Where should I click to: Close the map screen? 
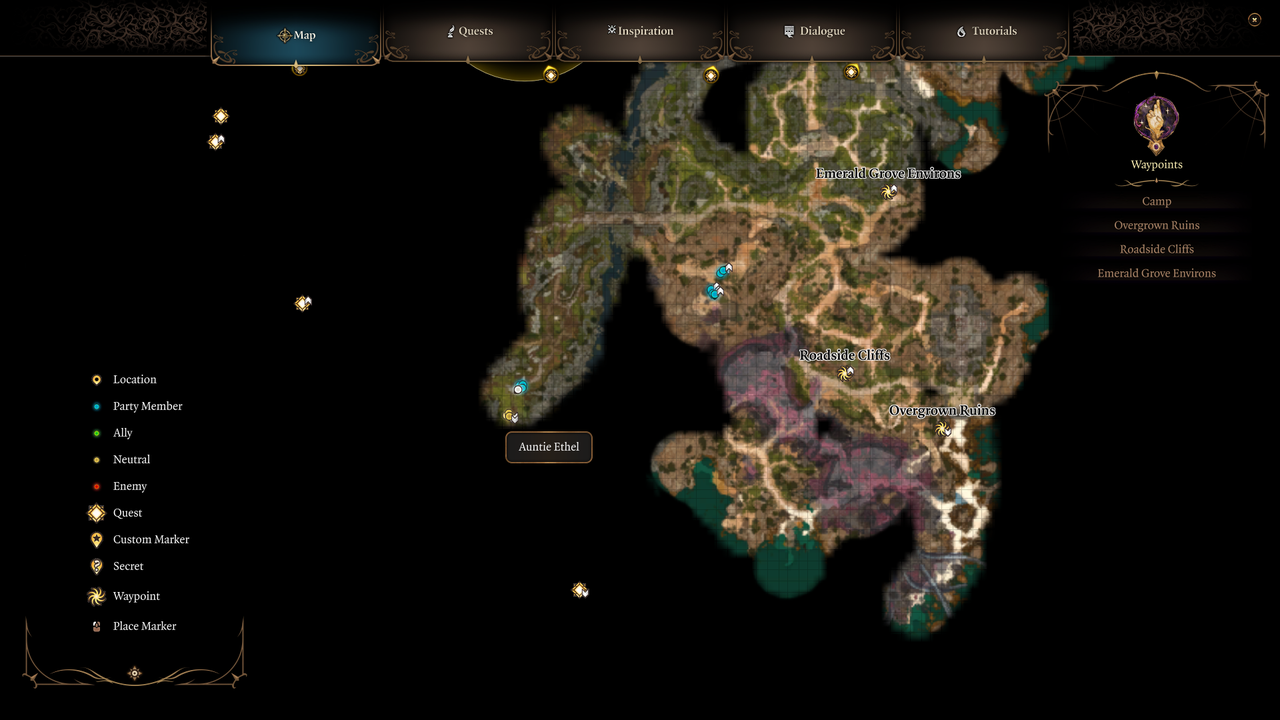[x=1254, y=19]
